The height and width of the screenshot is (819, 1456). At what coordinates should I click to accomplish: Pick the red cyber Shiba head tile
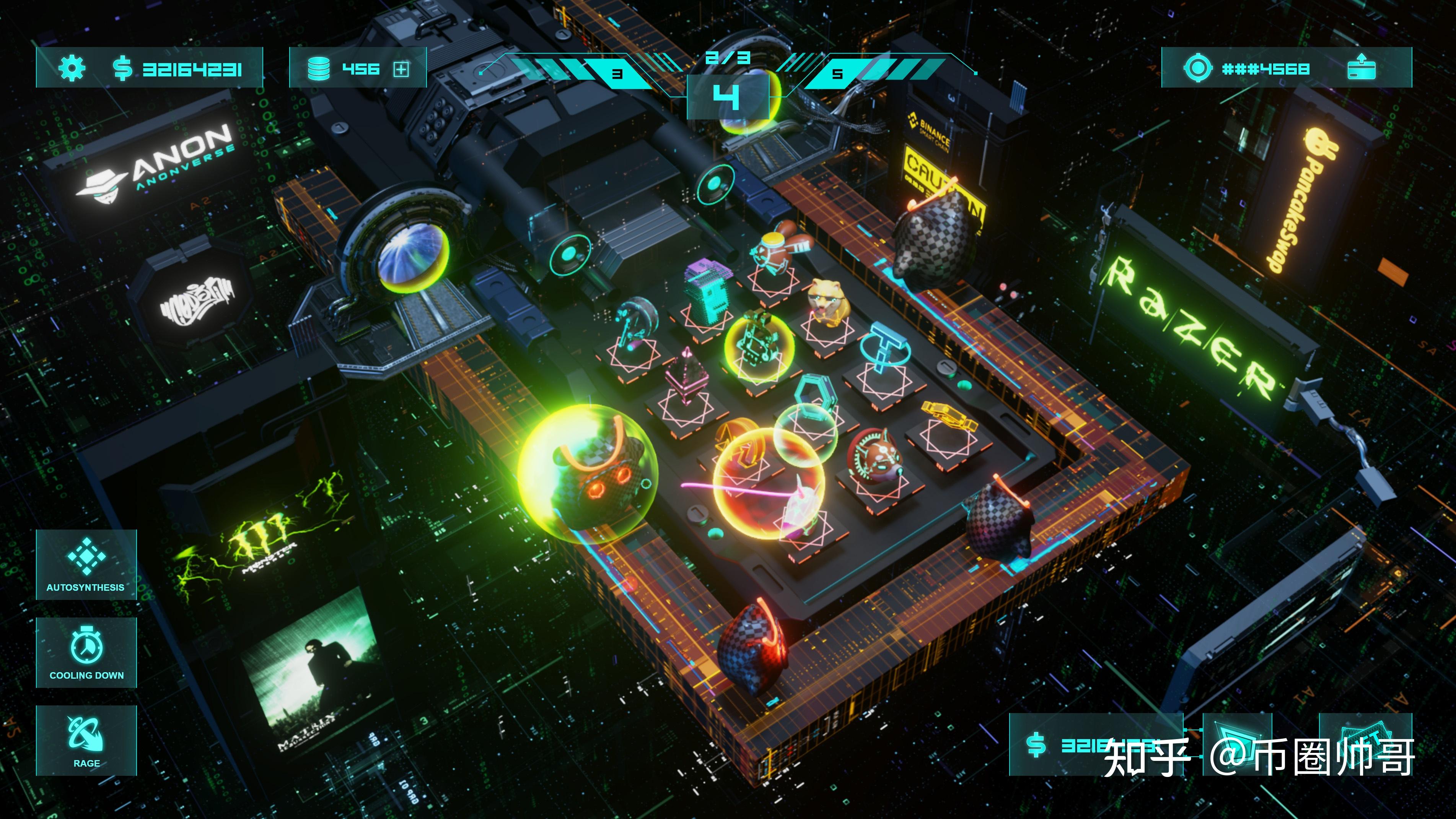(874, 458)
